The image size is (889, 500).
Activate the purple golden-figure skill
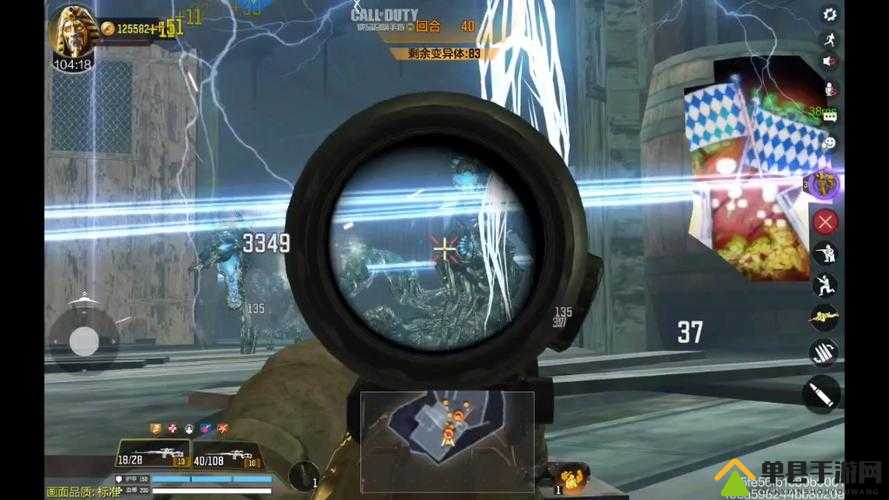point(826,183)
